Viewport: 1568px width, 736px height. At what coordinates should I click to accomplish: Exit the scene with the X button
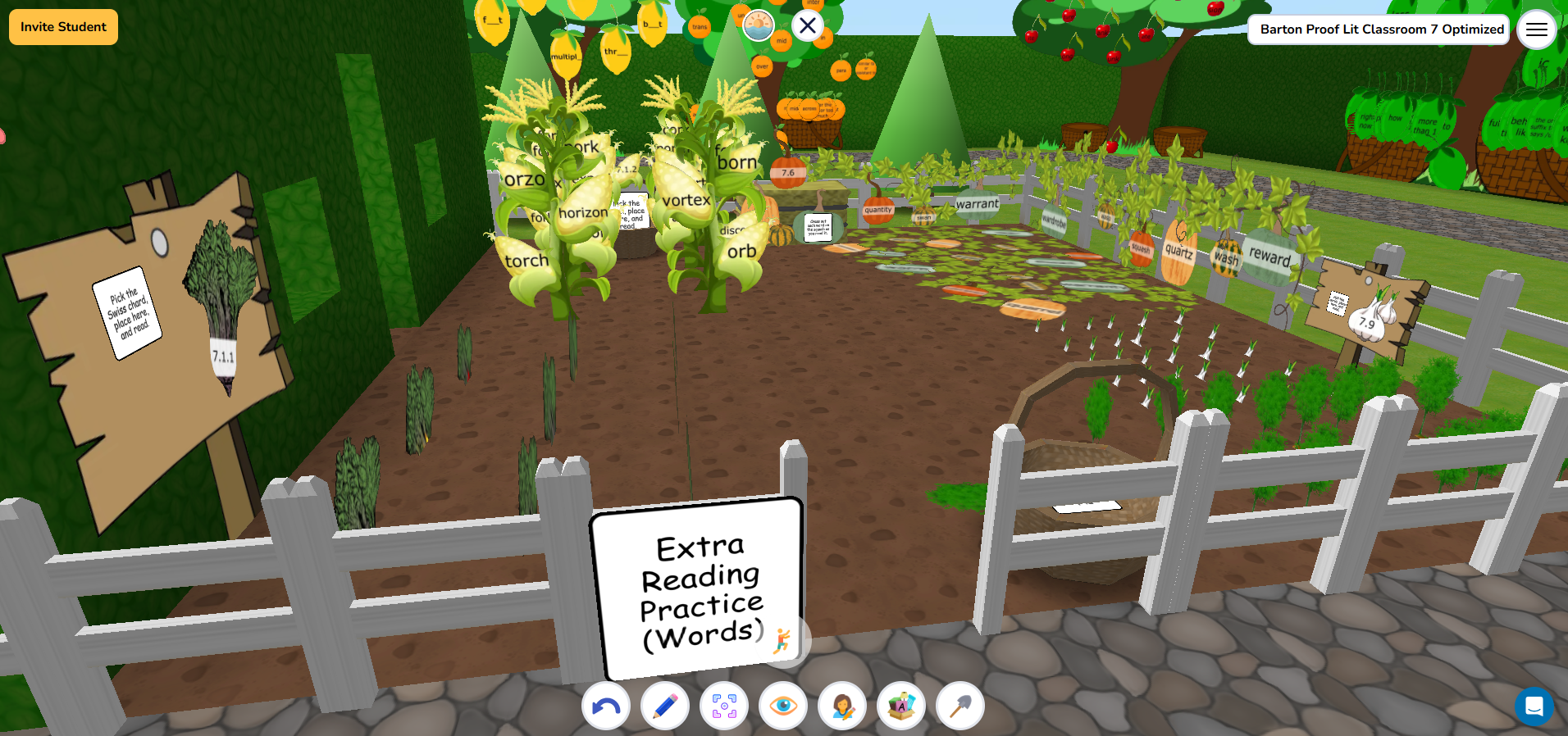(807, 25)
